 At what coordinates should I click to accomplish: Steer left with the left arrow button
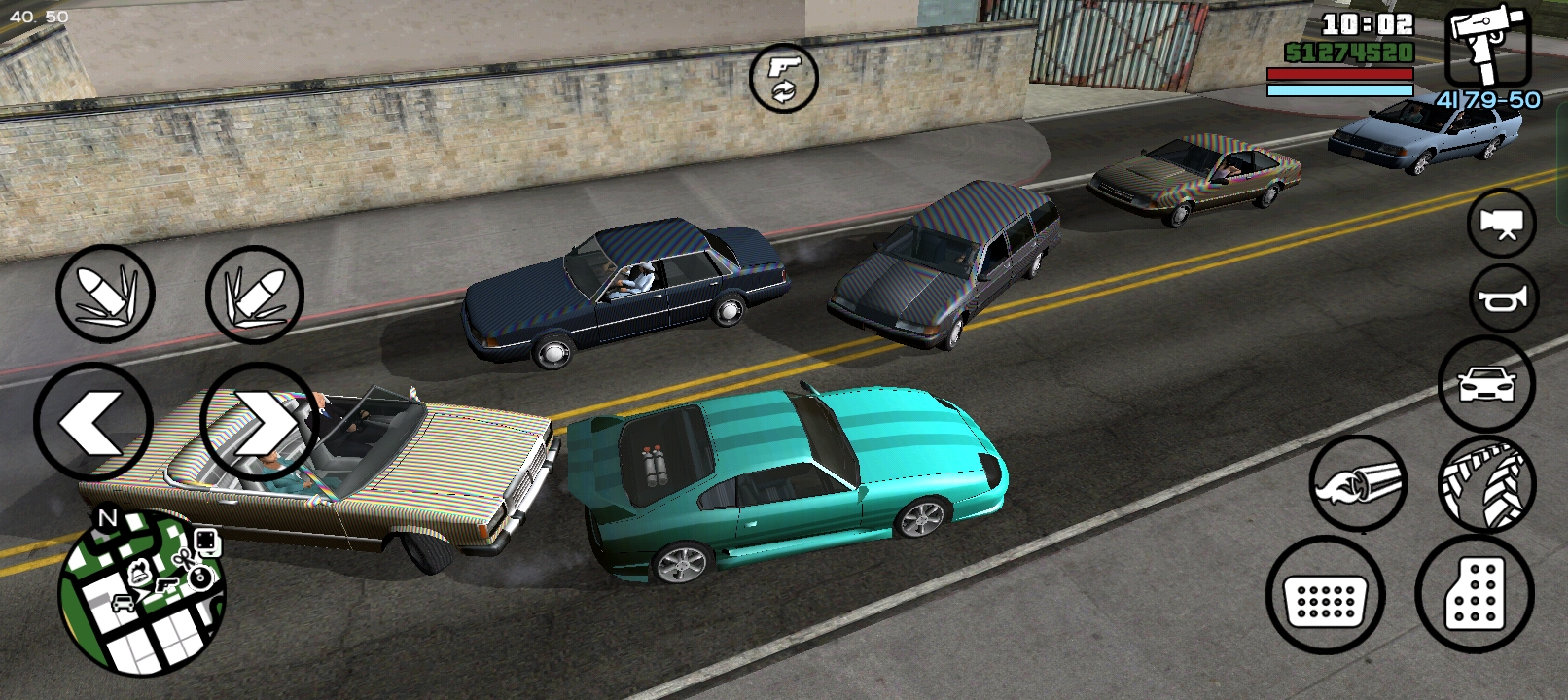[x=93, y=422]
